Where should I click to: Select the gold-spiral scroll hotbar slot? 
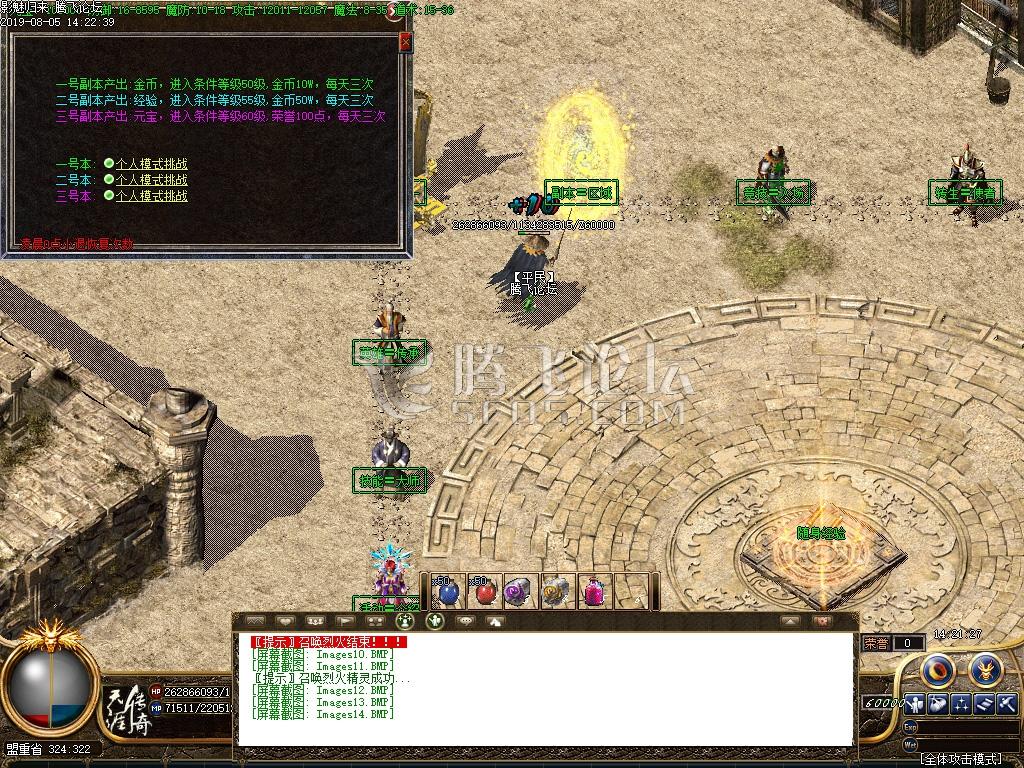click(557, 591)
